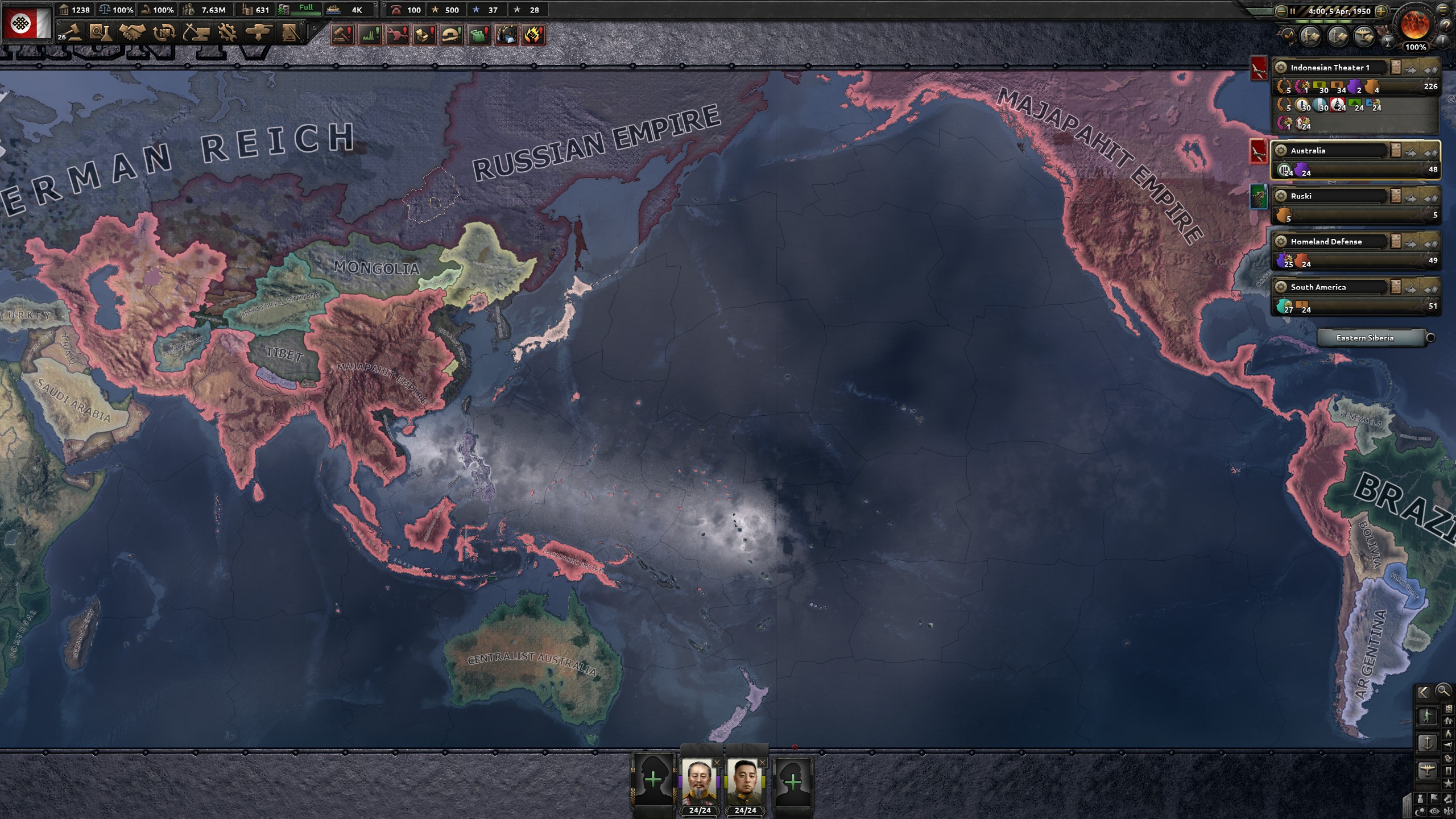Image resolution: width=1456 pixels, height=819 pixels.
Task: Open the trade menu with the circular arrows icon
Action: [164, 32]
